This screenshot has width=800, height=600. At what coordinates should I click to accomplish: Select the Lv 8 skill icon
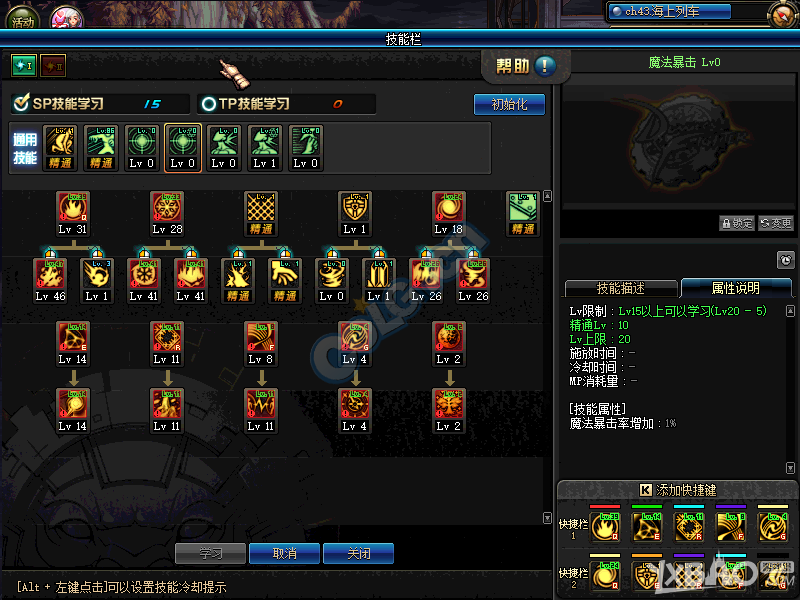[260, 338]
